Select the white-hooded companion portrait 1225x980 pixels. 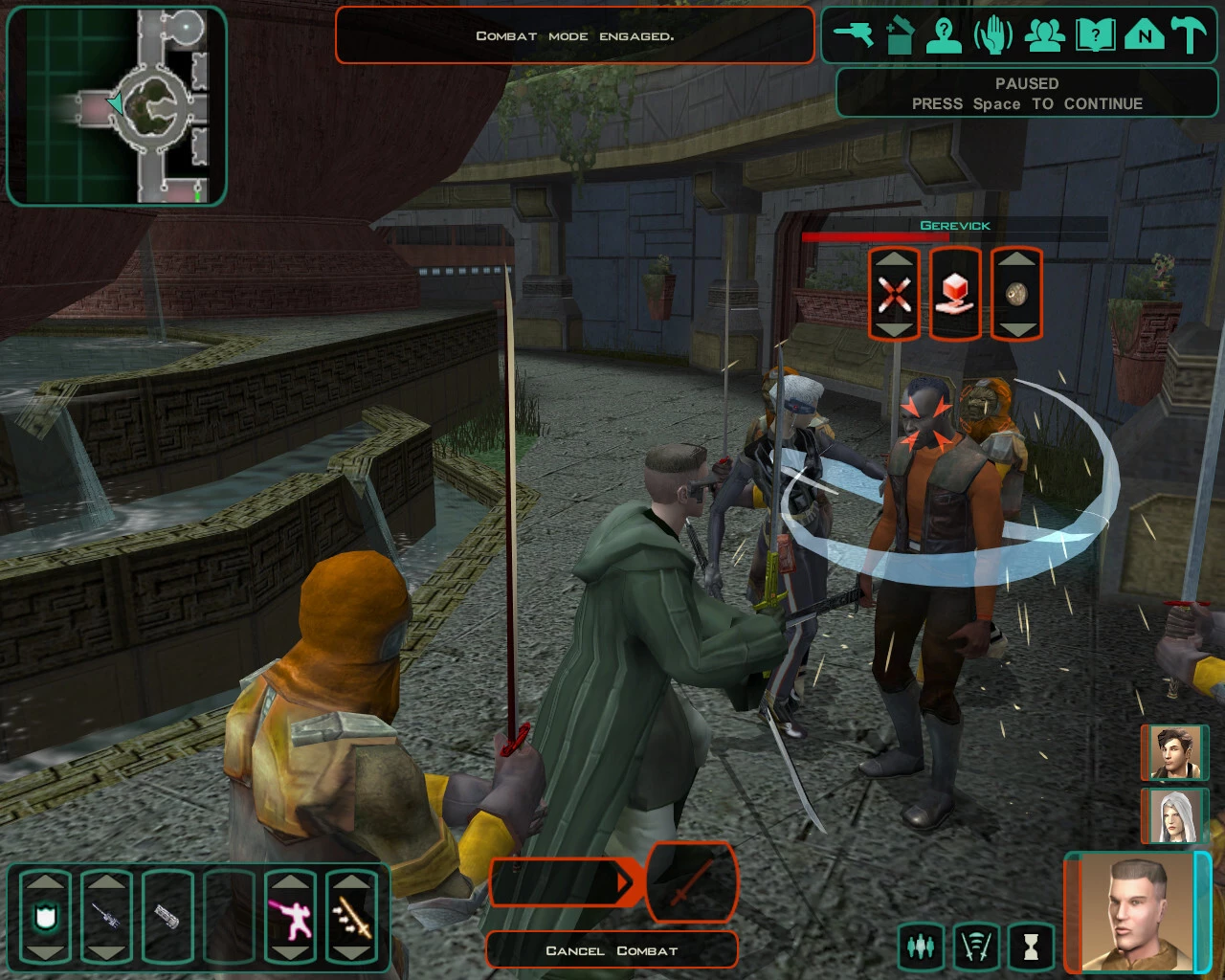(x=1173, y=815)
